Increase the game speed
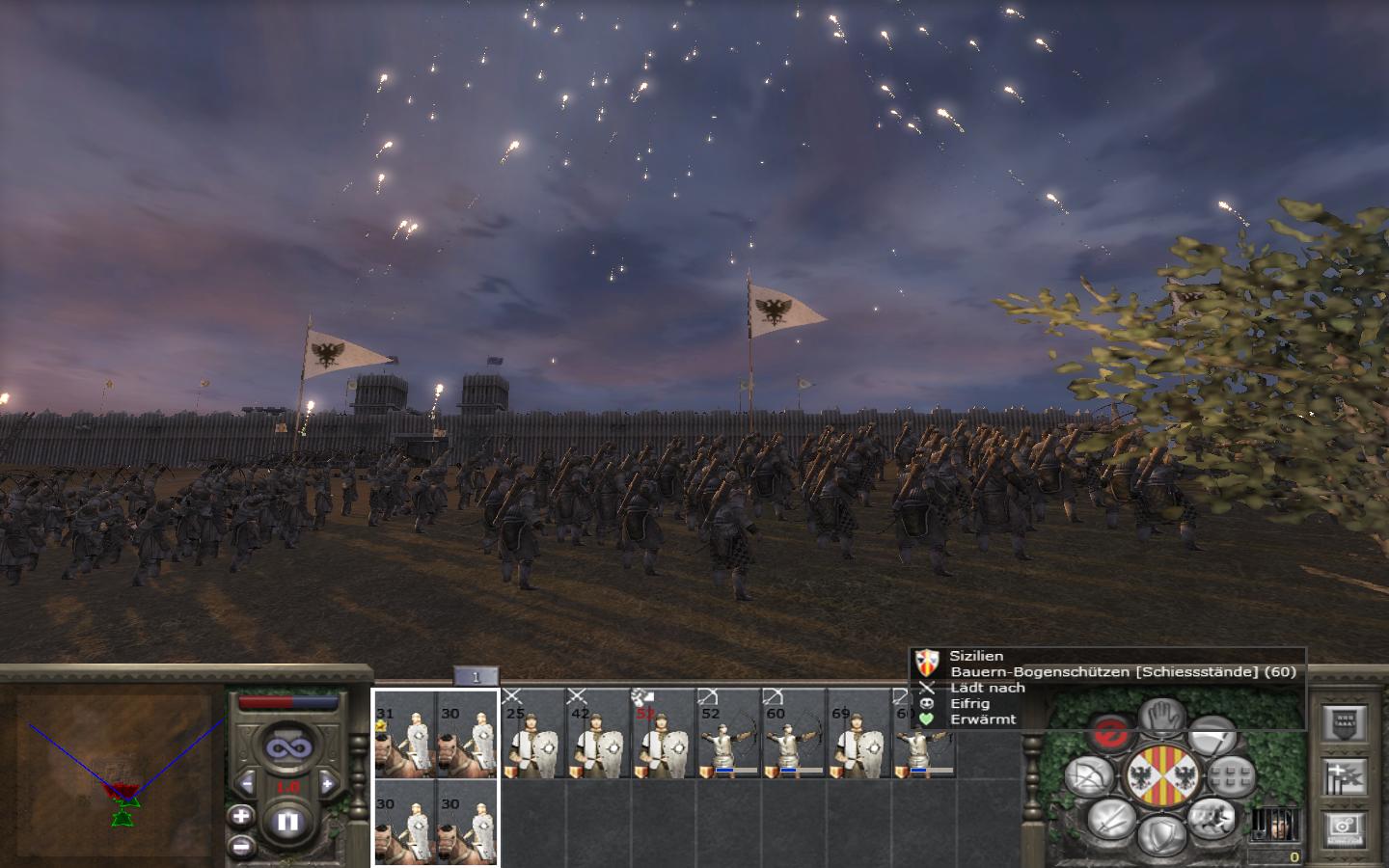The width and height of the screenshot is (1389, 868). 326,783
